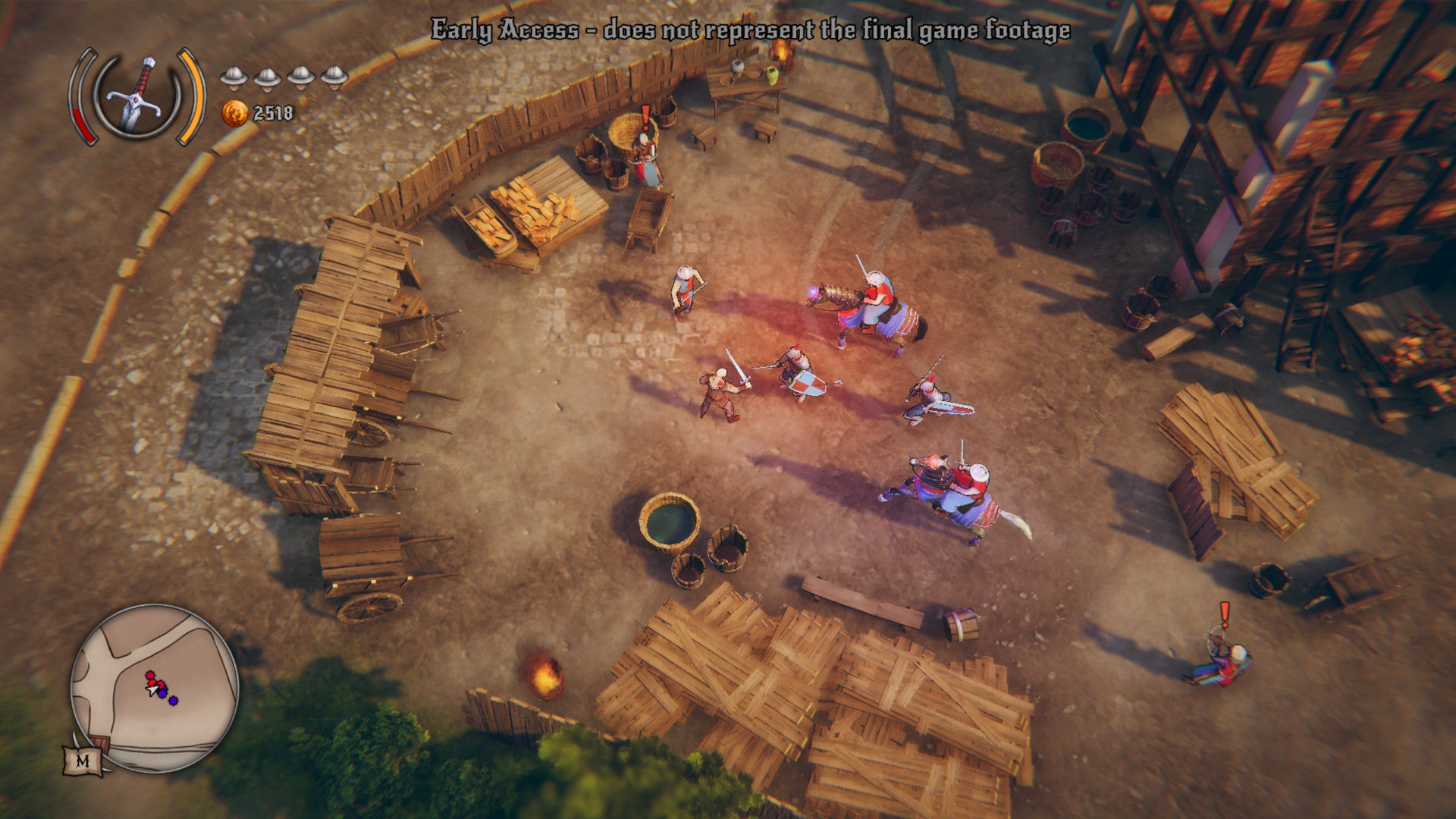1456x819 pixels.
Task: Click the gold coin icon beside the counter
Action: click(x=235, y=113)
